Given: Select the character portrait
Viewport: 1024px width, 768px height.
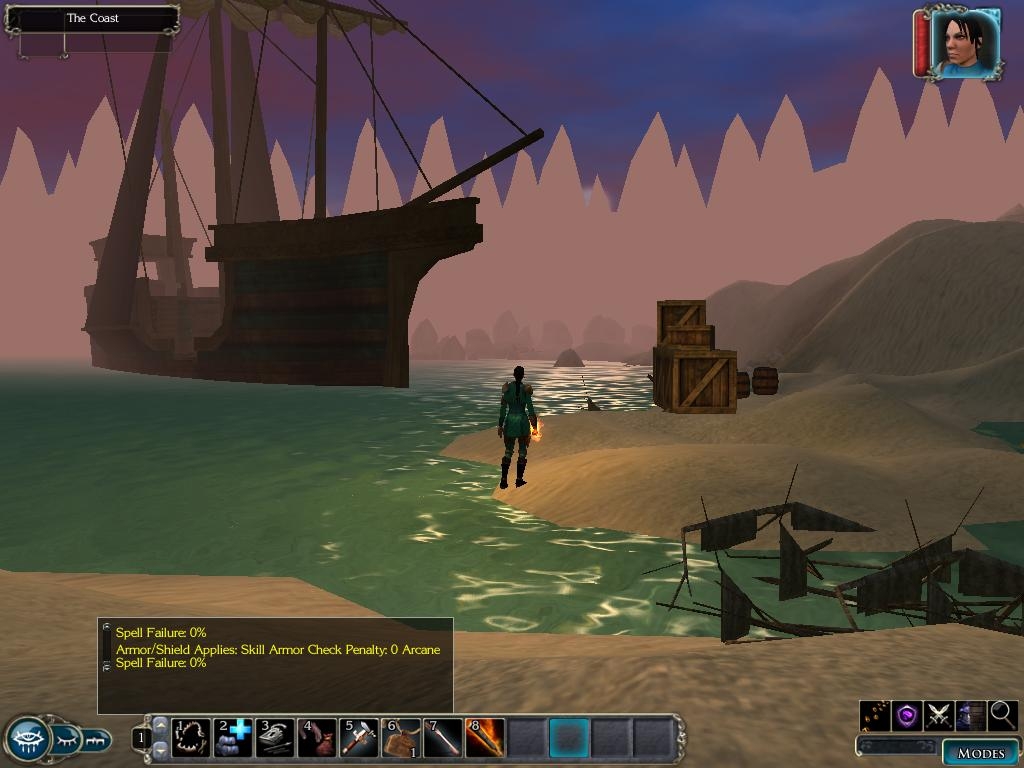Looking at the screenshot, I should (x=965, y=43).
